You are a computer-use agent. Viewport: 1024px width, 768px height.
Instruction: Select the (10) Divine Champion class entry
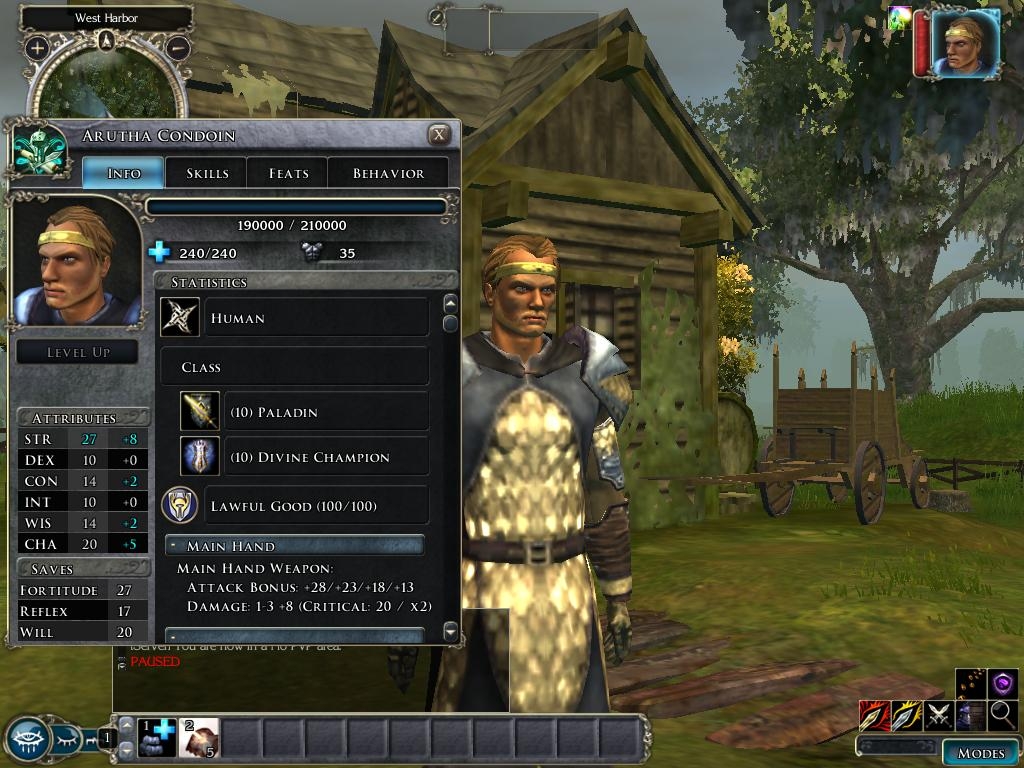point(305,457)
